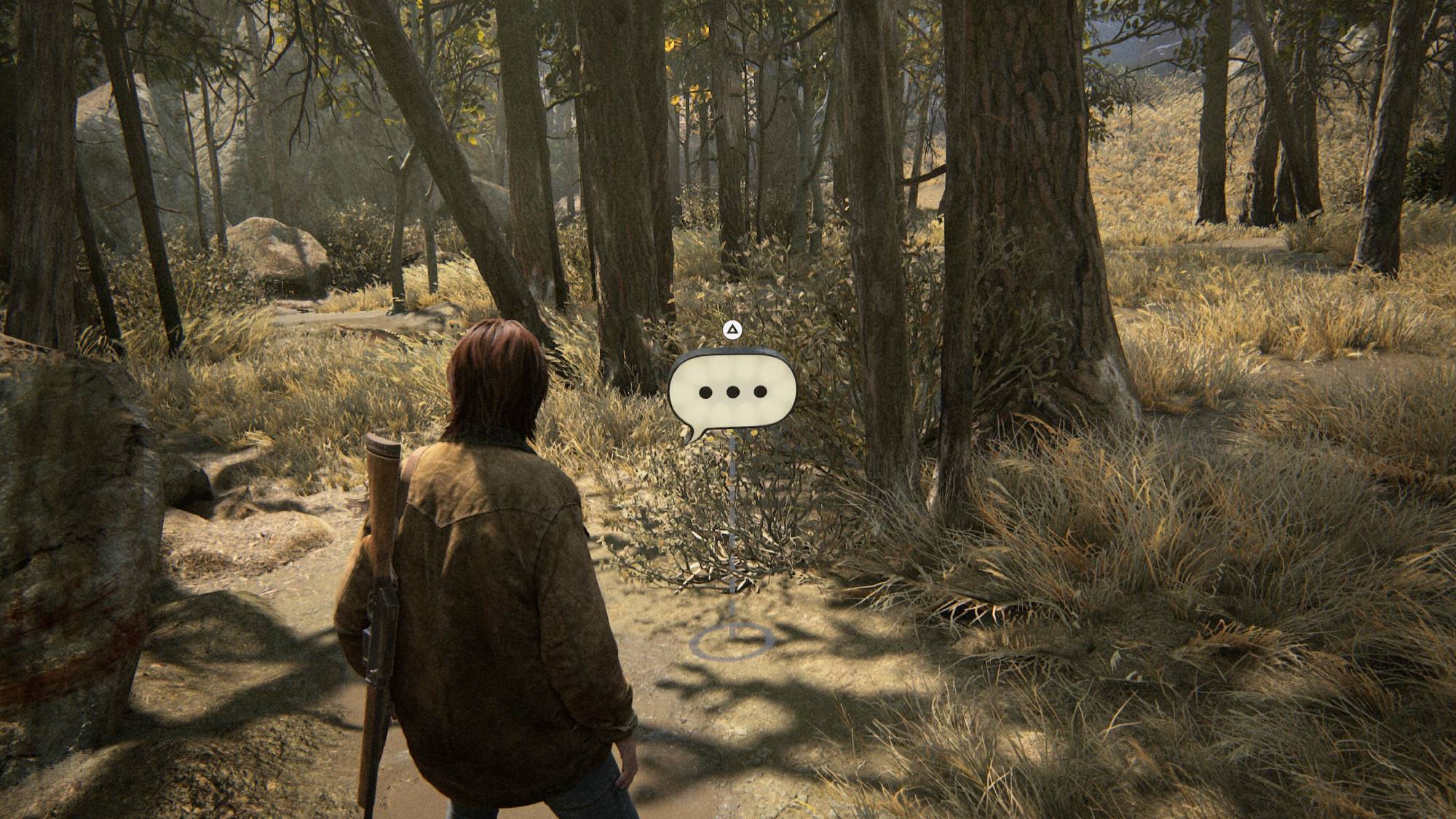The height and width of the screenshot is (819, 1456).
Task: Click the rightmost dot in the speech bubble
Action: (759, 392)
